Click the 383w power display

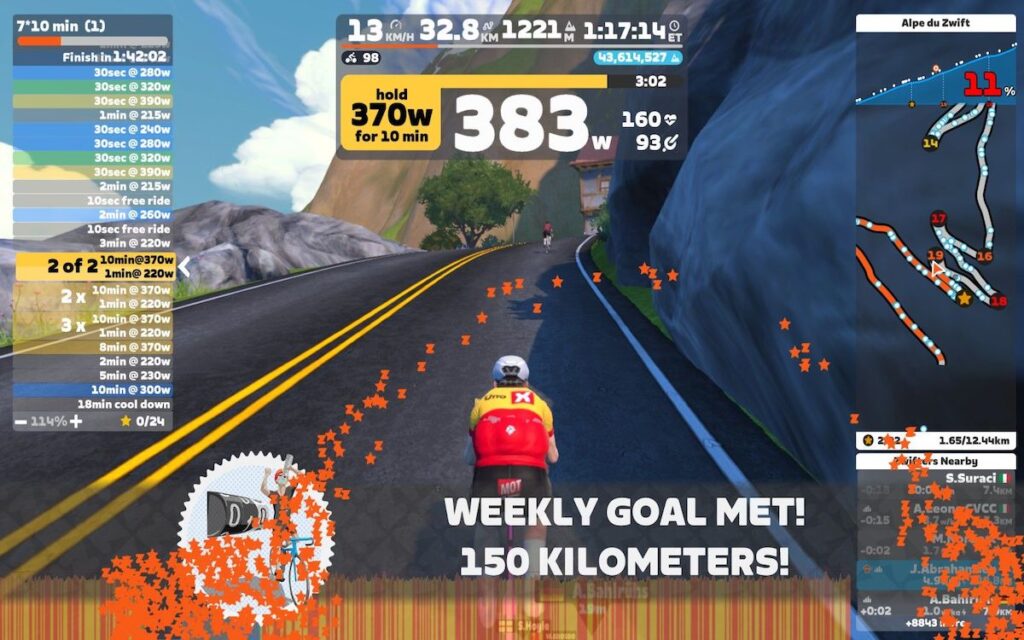coord(530,125)
